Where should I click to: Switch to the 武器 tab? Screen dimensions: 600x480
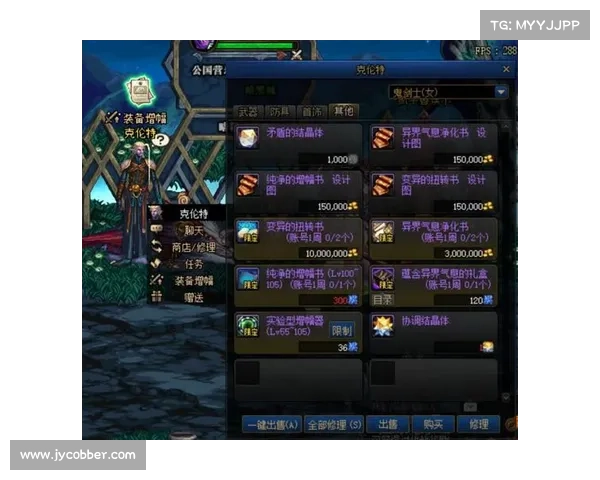[x=246, y=111]
